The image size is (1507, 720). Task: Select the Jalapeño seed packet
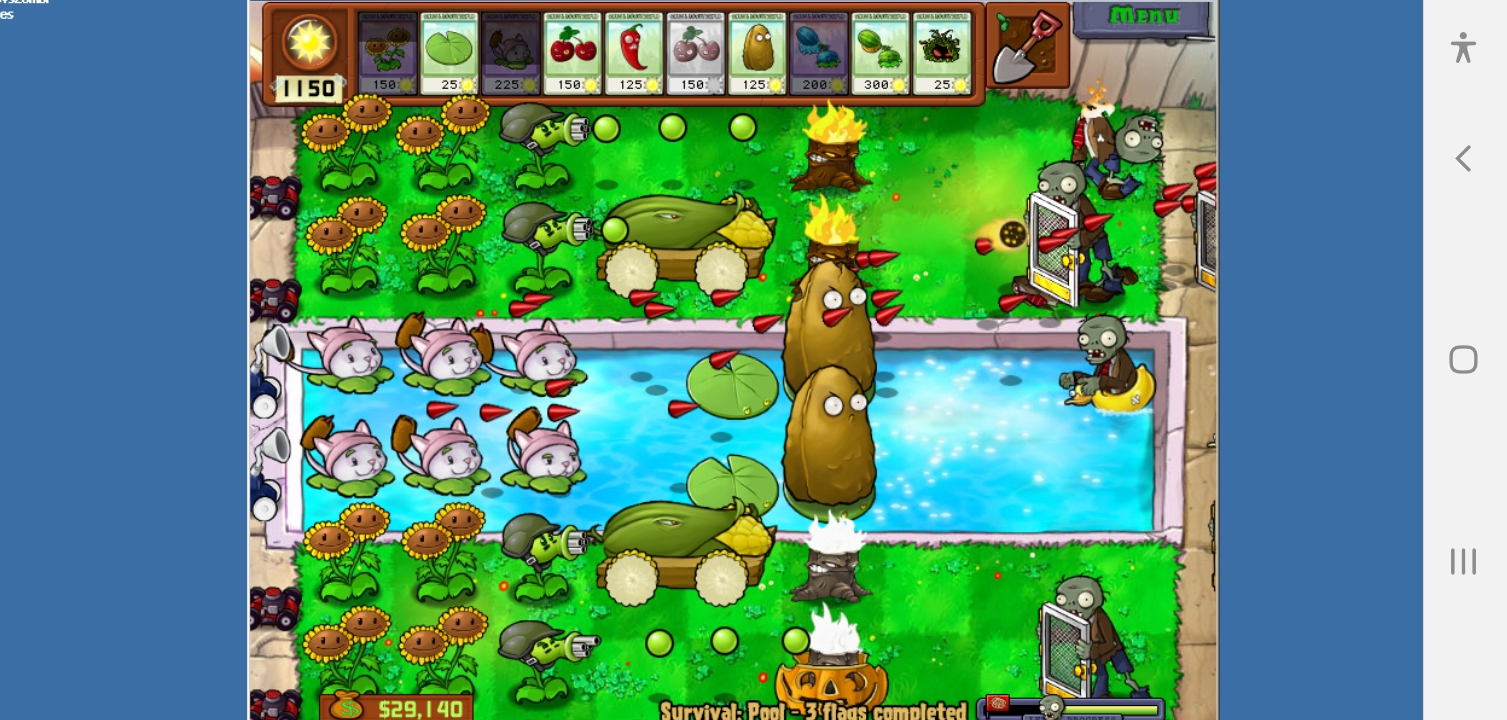[x=634, y=52]
